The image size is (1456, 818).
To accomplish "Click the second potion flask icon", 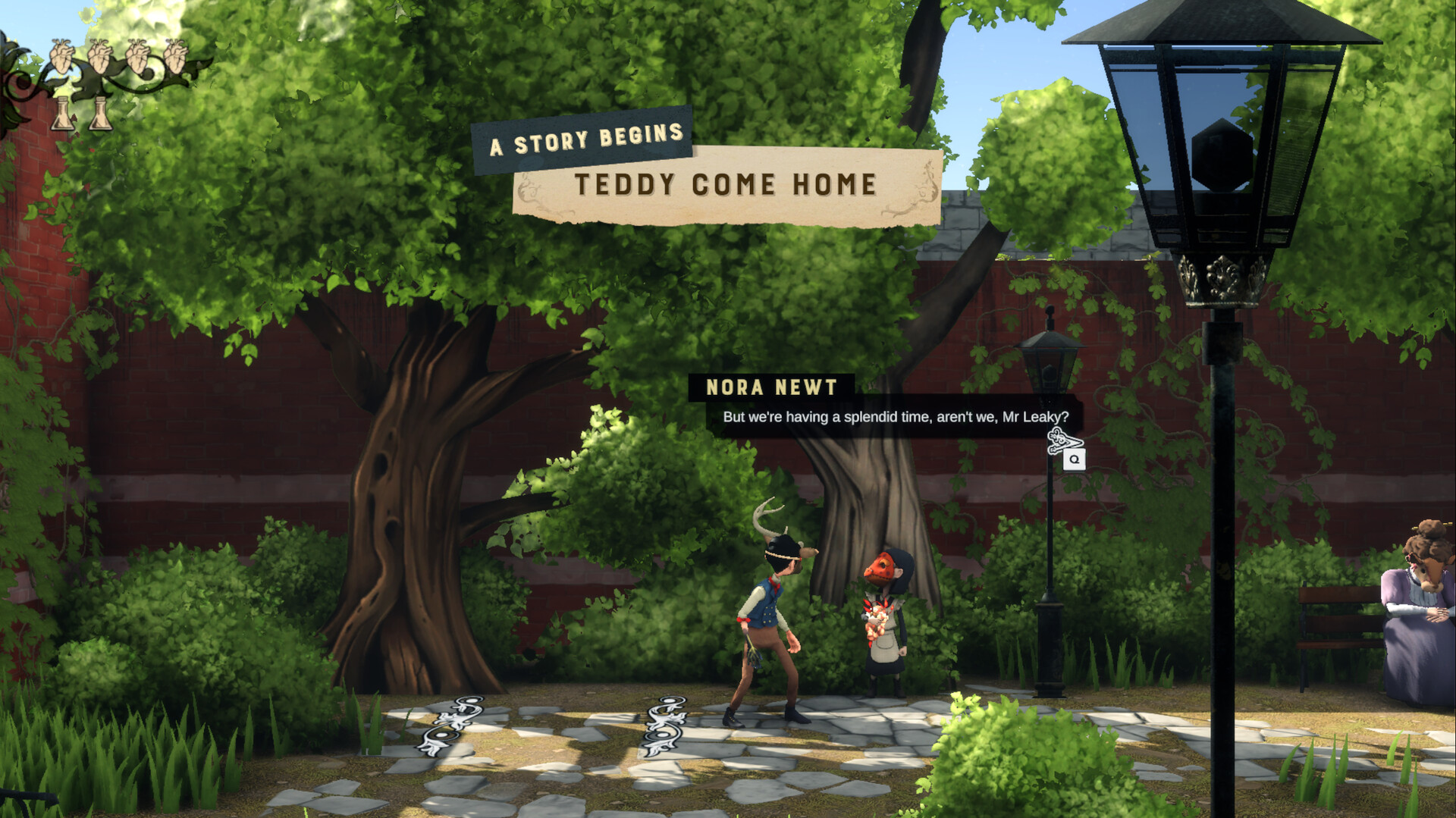I will pos(100,114).
